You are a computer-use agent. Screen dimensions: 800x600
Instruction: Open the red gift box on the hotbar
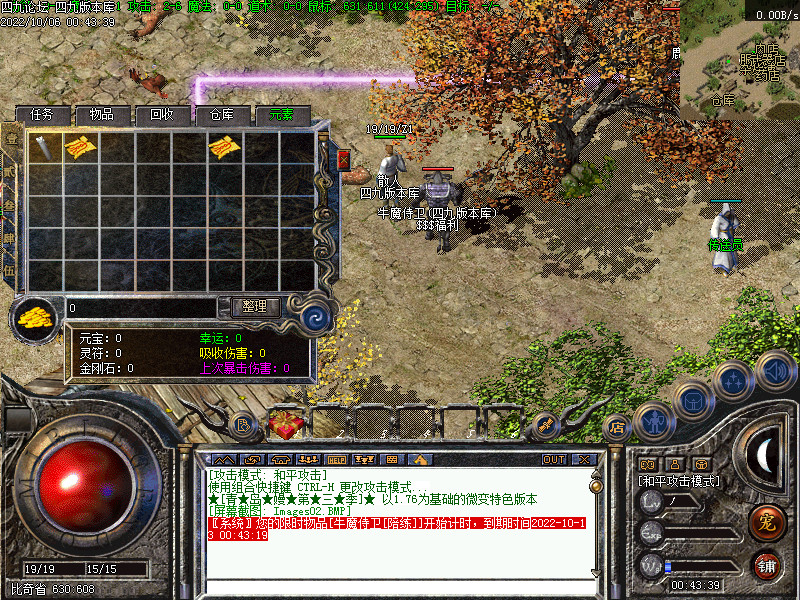282,424
